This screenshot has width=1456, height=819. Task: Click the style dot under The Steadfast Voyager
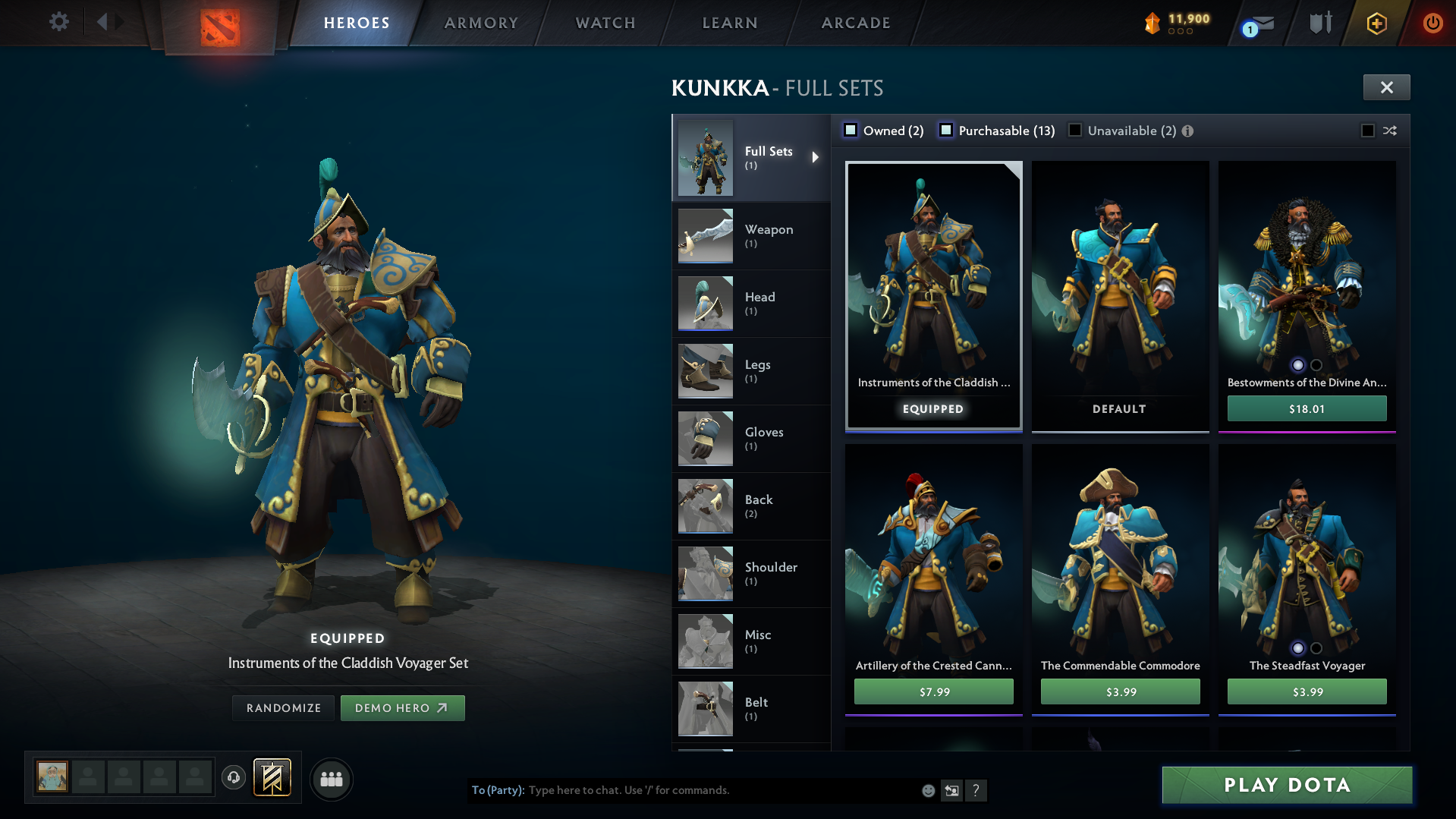click(1298, 649)
